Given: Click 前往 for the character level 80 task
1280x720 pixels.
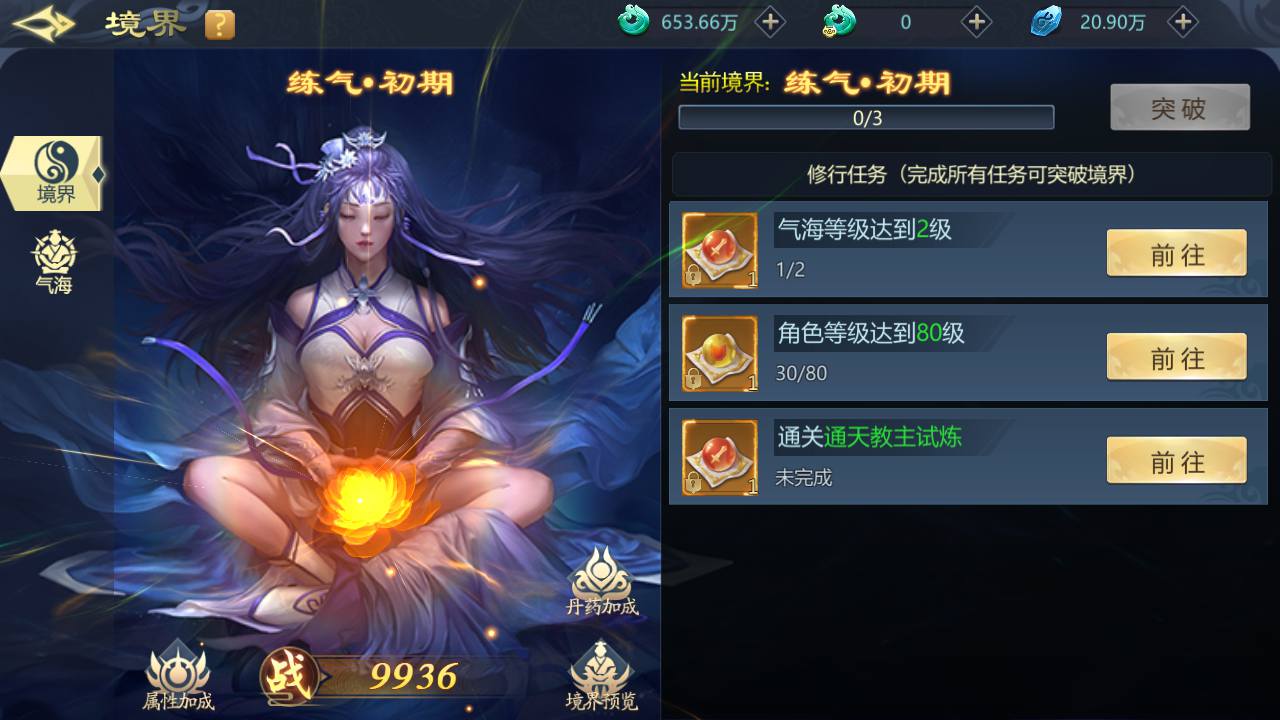Looking at the screenshot, I should point(1176,356).
